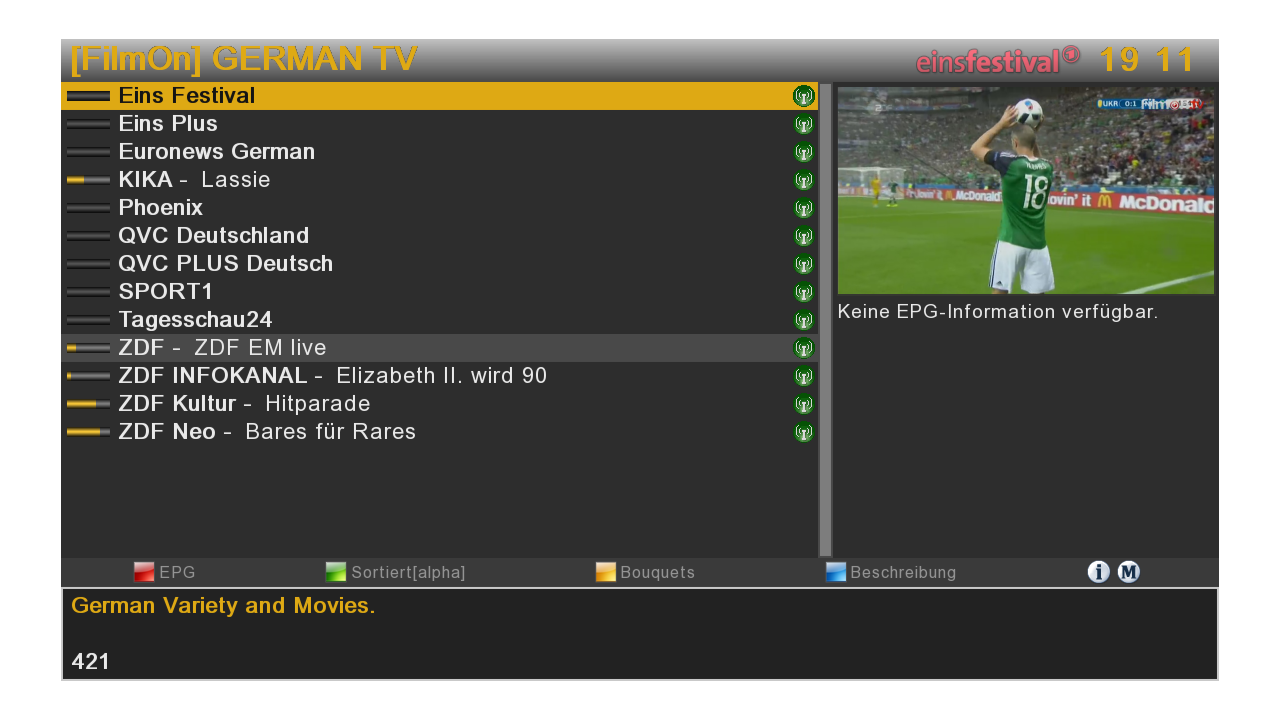Click the info (i) icon
The height and width of the screenshot is (720, 1280).
coord(1098,572)
